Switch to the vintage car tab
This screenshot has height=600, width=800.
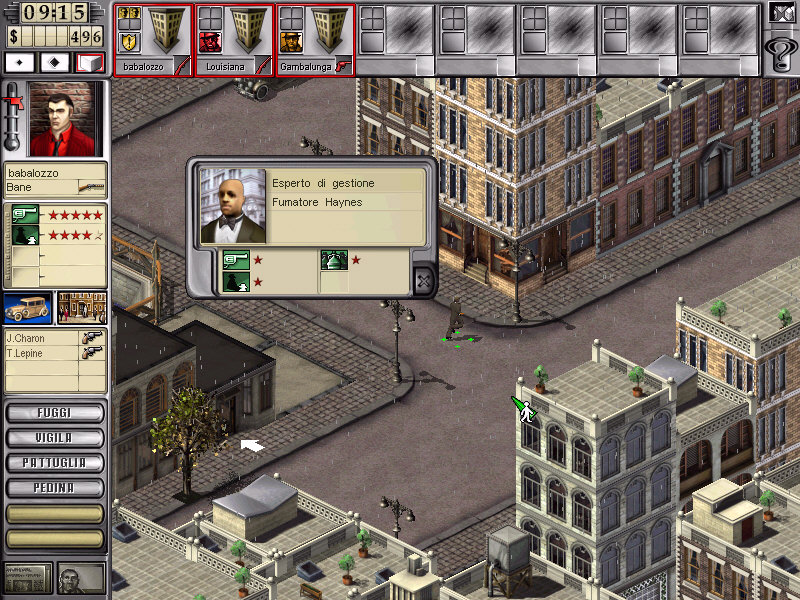(x=28, y=308)
